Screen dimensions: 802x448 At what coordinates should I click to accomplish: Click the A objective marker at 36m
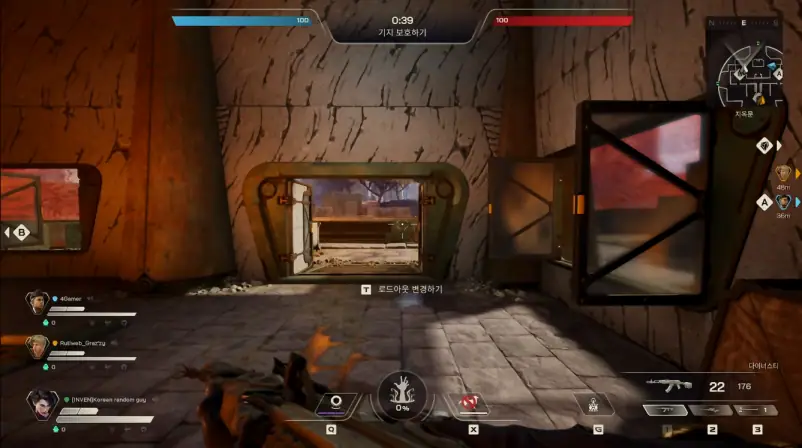[x=765, y=201]
